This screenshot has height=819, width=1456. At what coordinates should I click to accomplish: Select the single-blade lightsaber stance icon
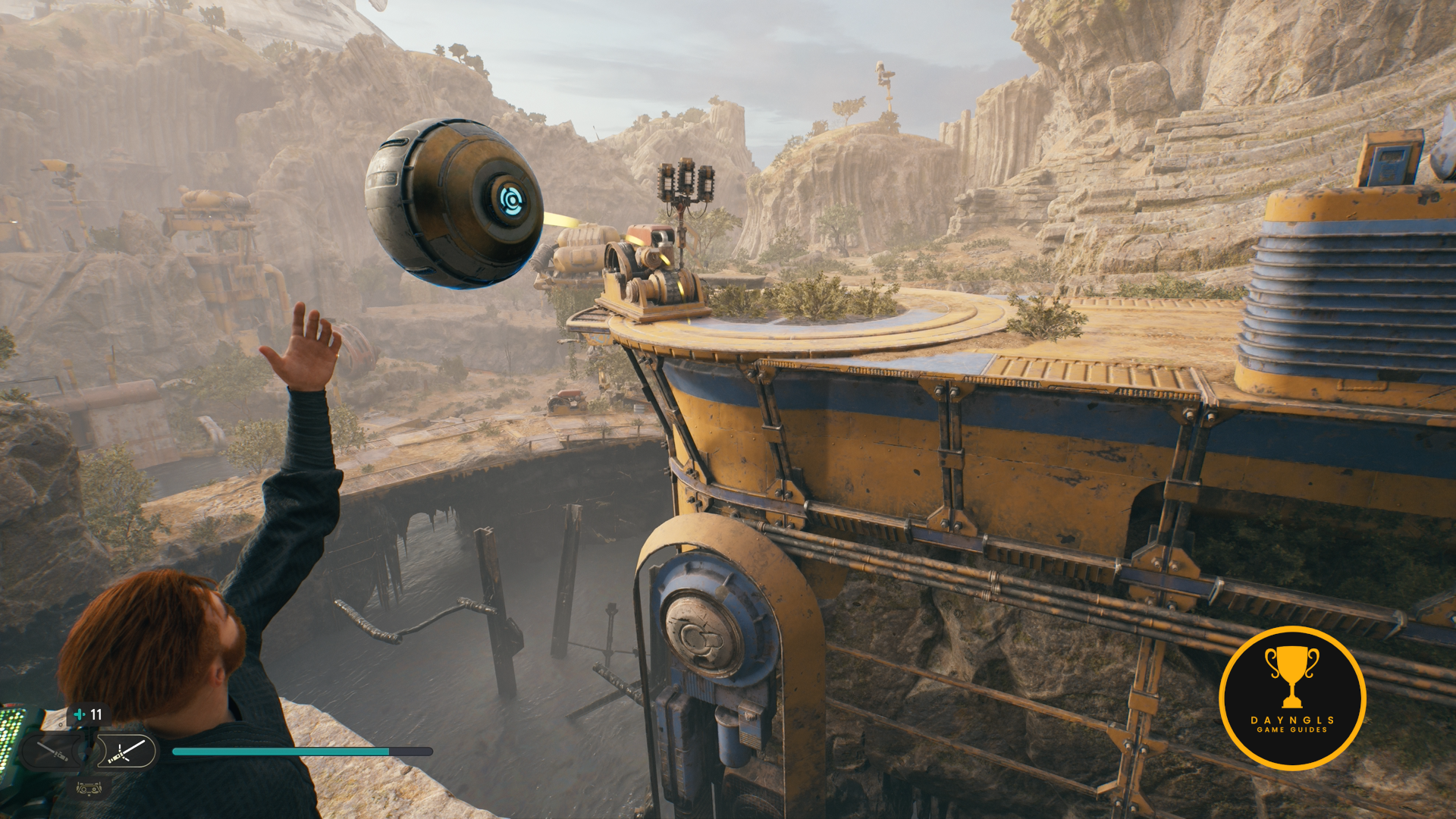point(53,752)
